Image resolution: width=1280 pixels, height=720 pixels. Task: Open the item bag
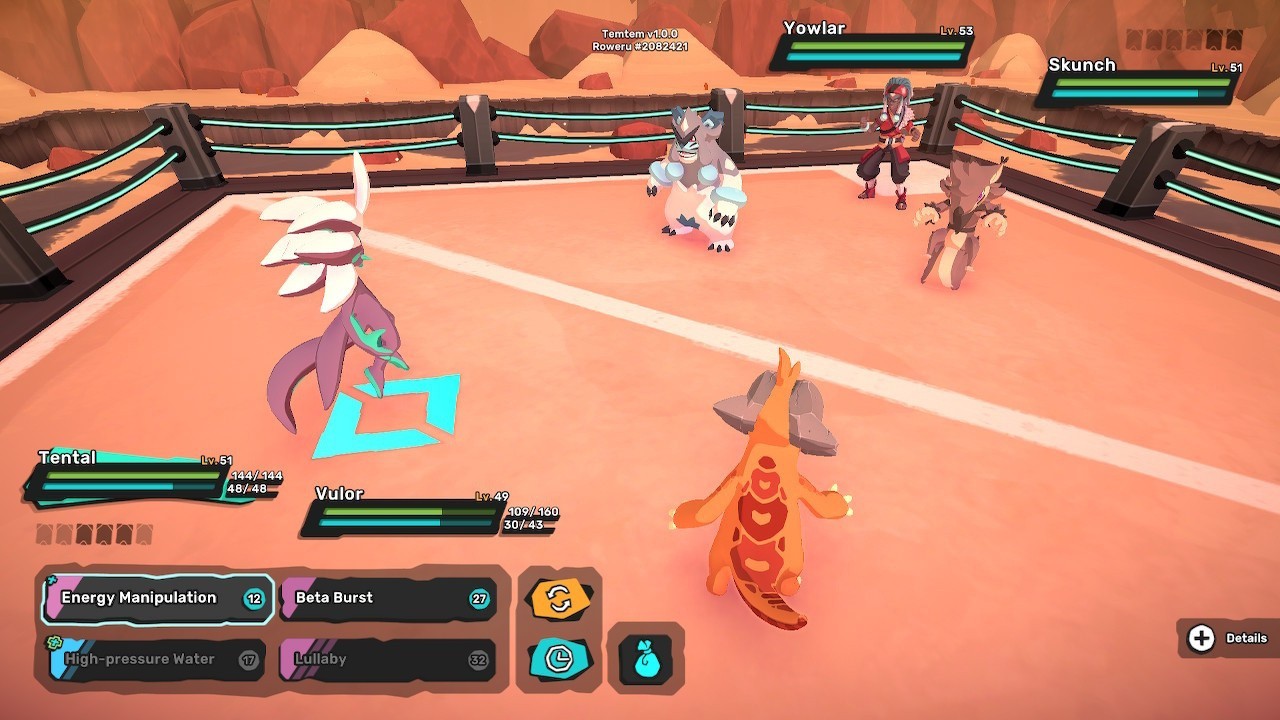(x=645, y=660)
